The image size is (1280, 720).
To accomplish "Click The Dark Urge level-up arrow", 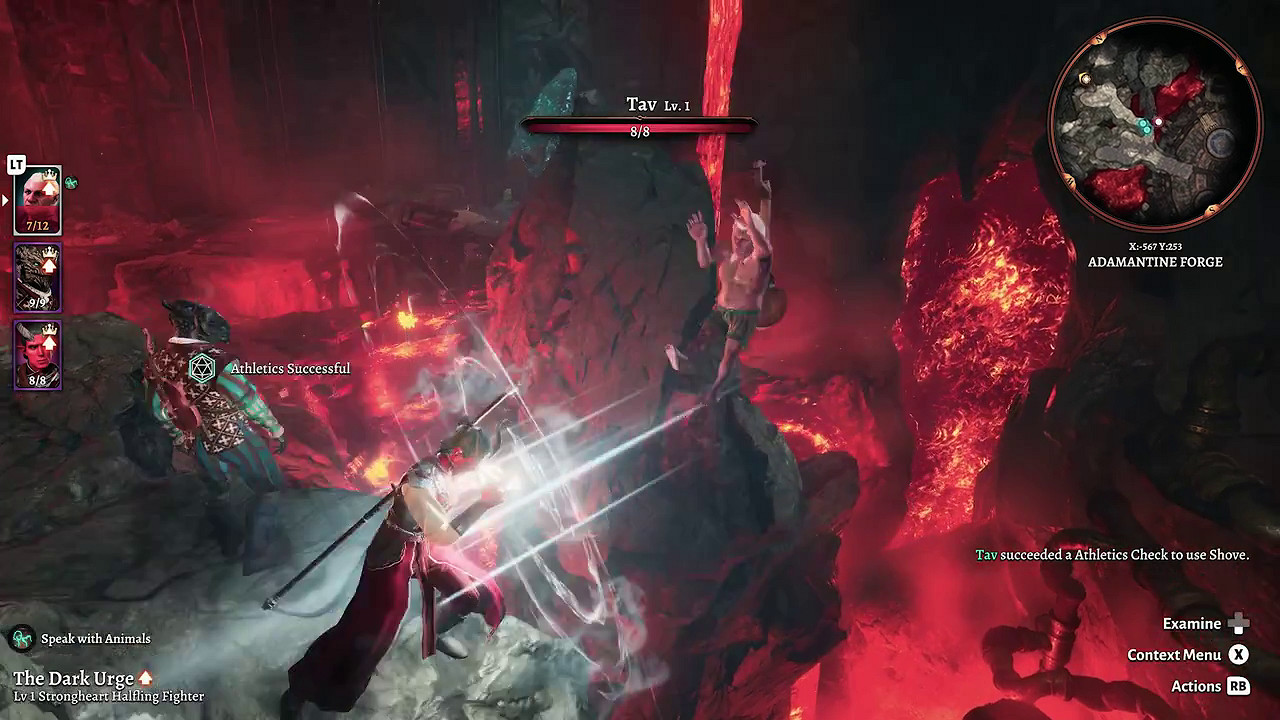I will (146, 679).
